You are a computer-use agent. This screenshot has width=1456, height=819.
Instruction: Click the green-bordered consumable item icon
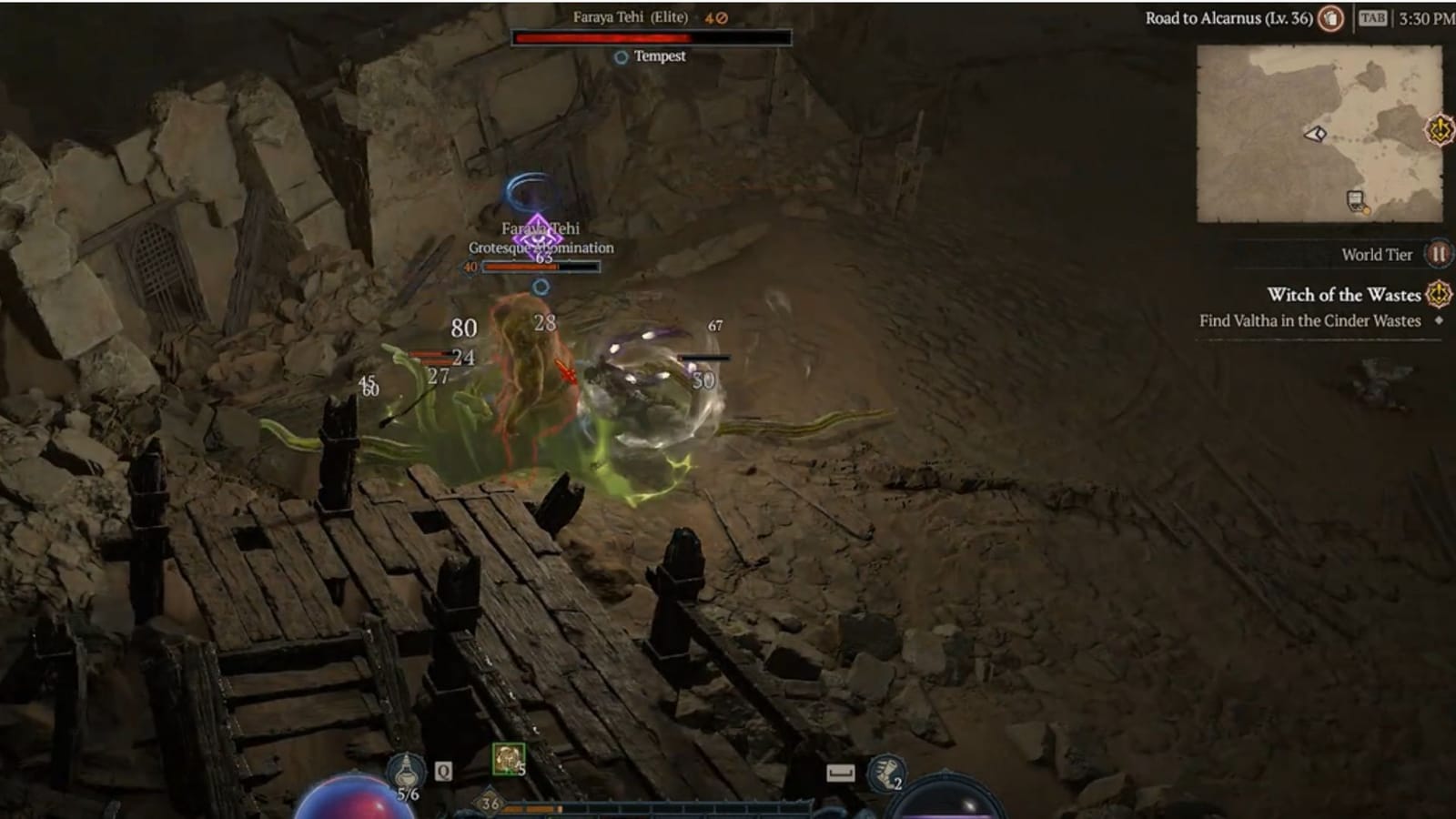click(509, 758)
